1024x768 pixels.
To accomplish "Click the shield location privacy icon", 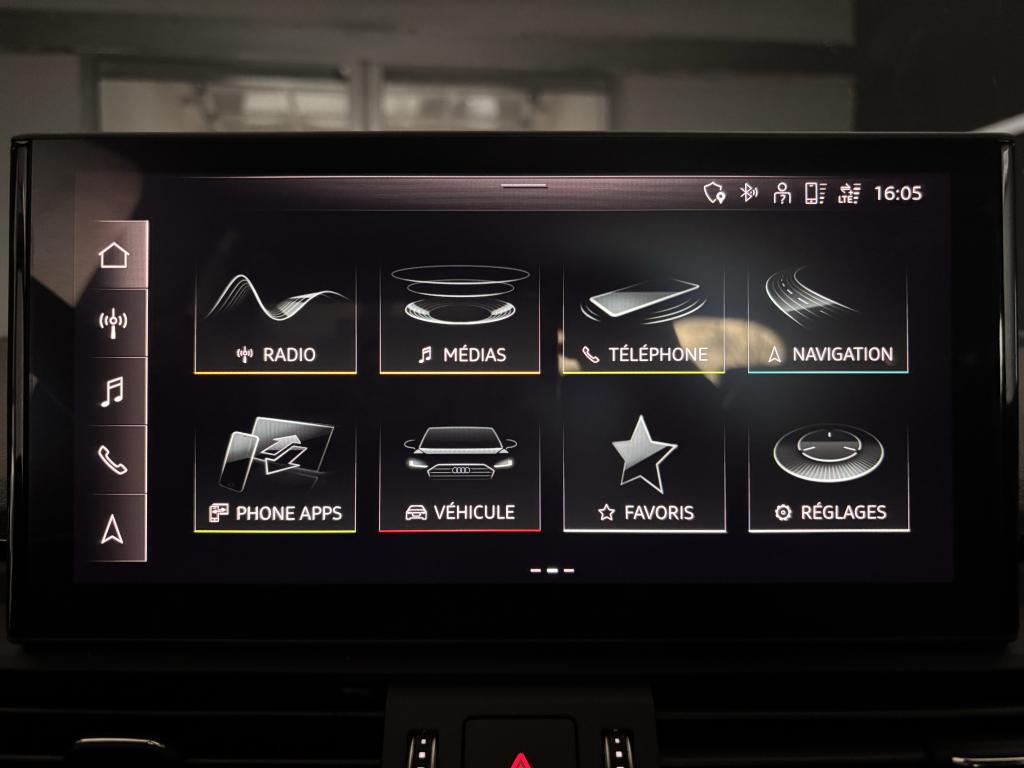I will pos(714,193).
